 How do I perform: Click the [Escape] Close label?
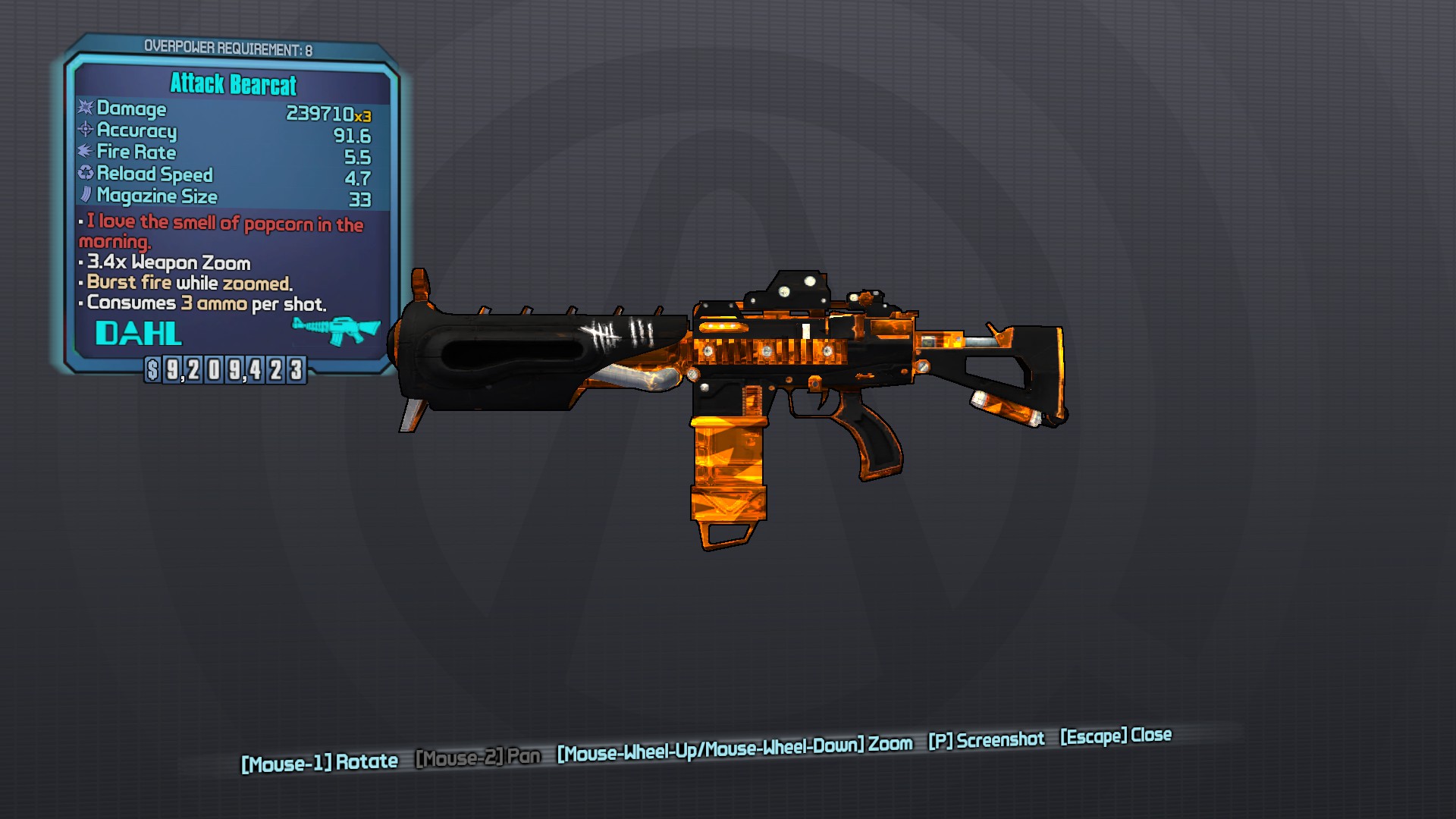tap(1115, 736)
